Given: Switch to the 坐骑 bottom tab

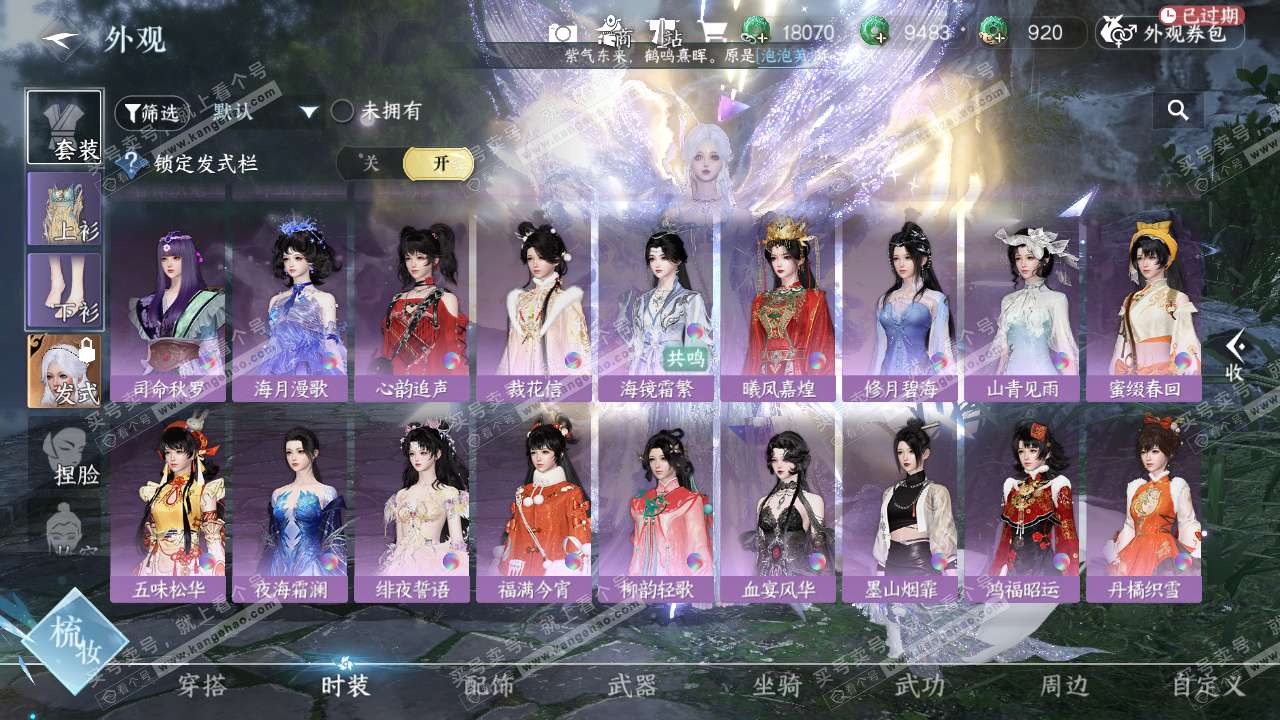Looking at the screenshot, I should click(777, 685).
